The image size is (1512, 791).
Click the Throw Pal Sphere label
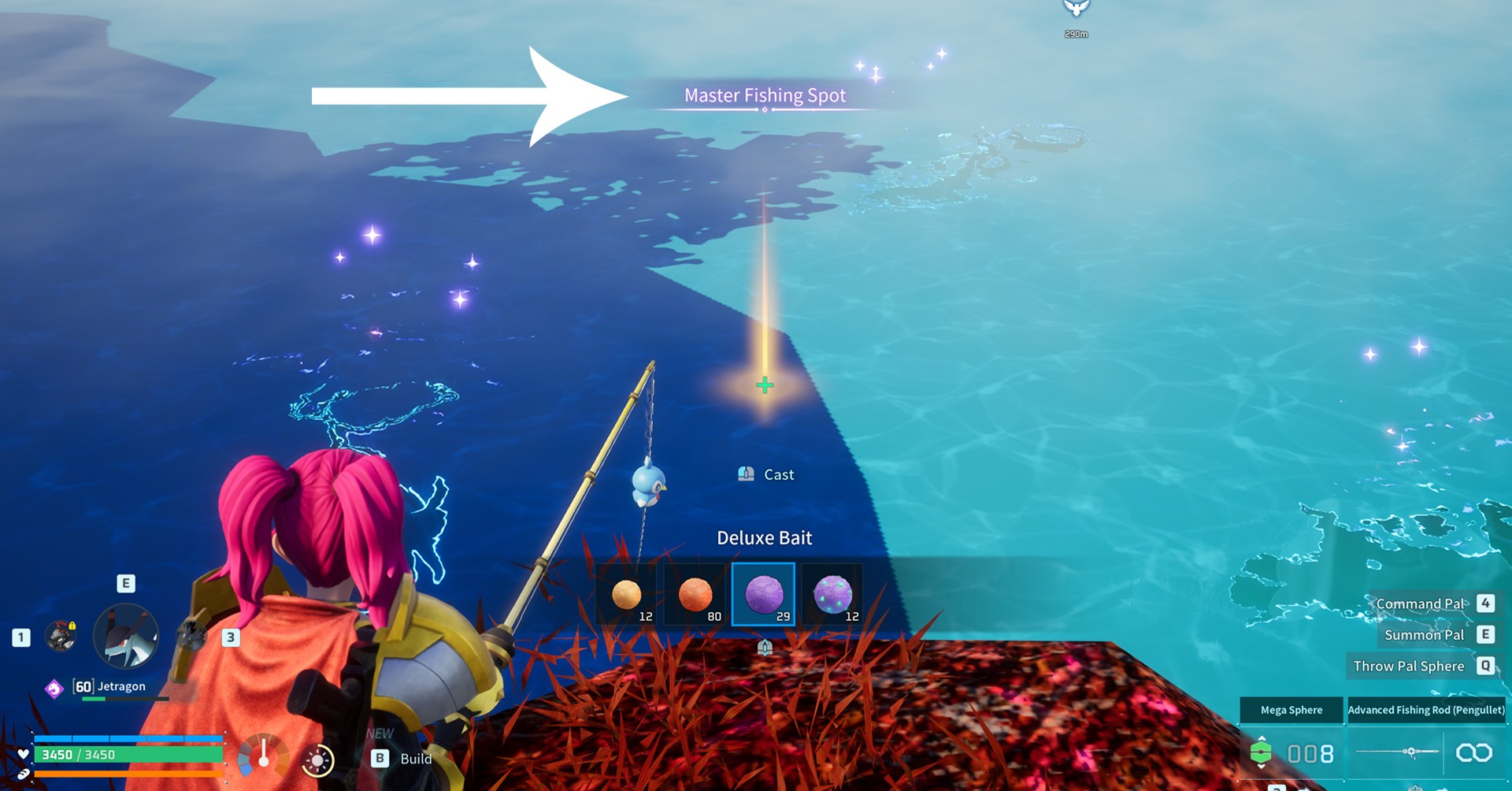click(1408, 667)
